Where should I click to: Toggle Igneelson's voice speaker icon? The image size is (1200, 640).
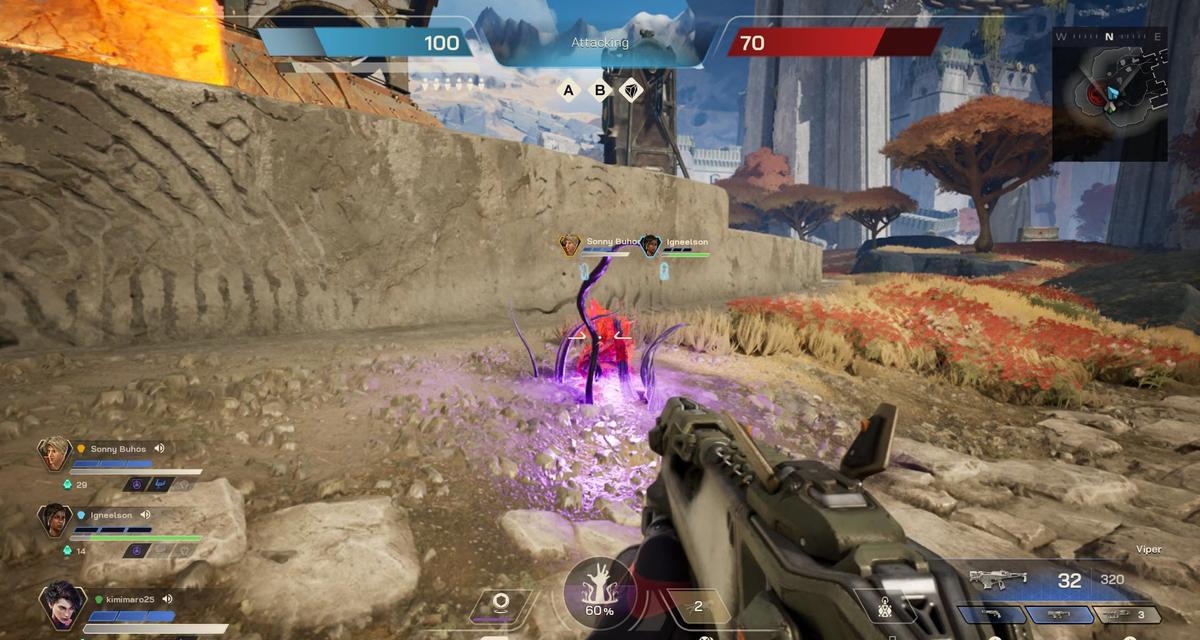coord(145,516)
